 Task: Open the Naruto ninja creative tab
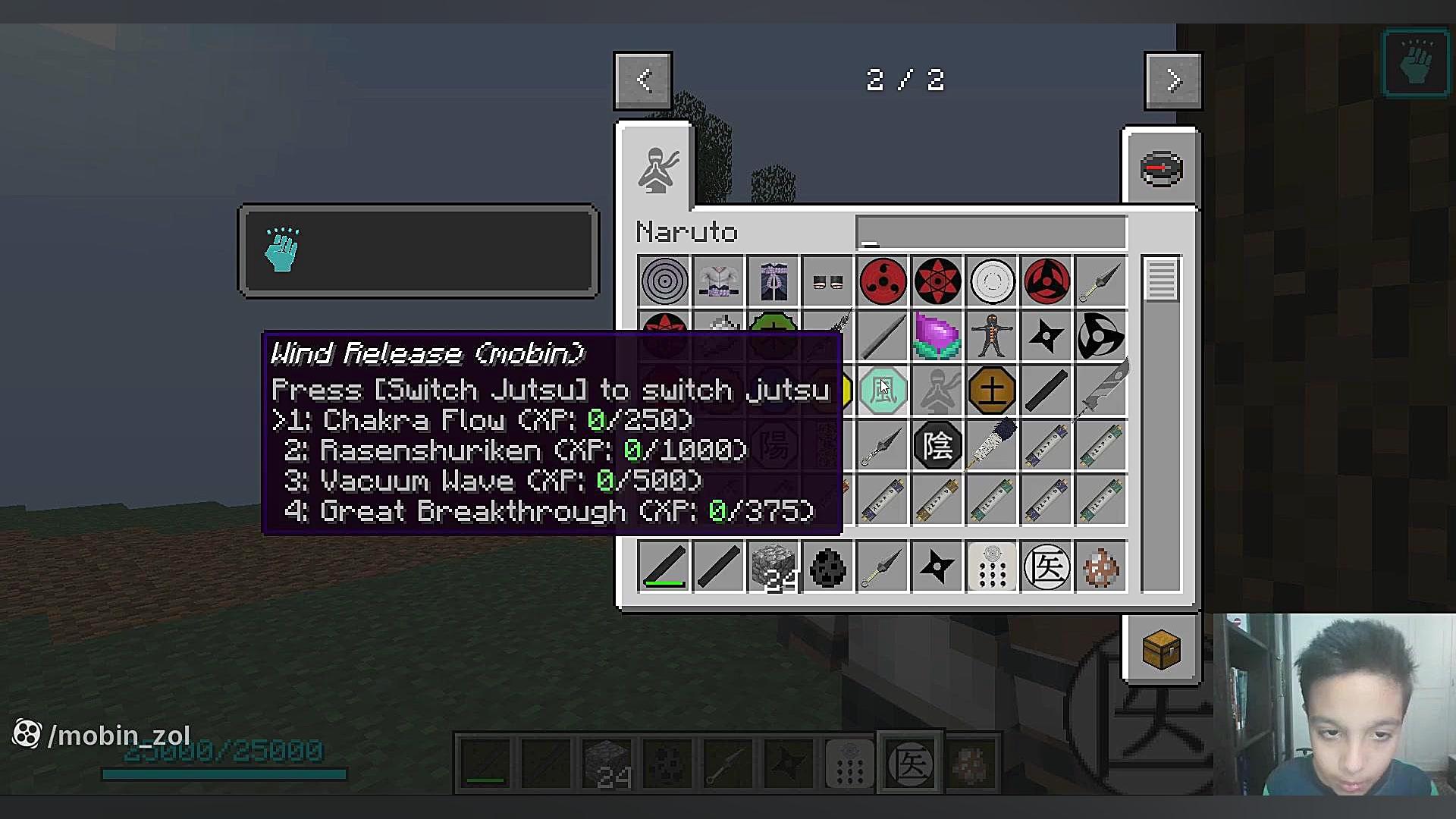[x=657, y=169]
